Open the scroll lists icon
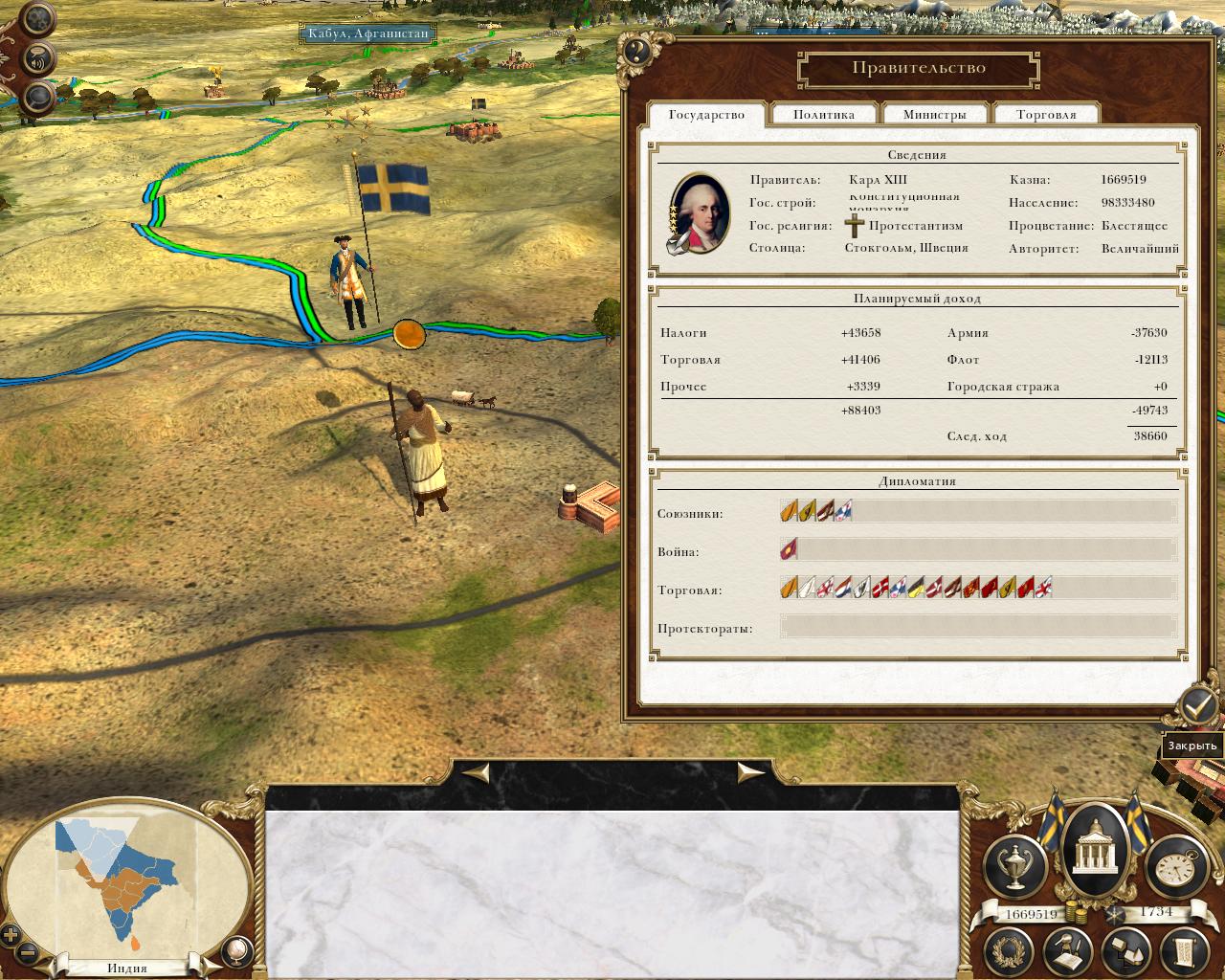Viewport: 1225px width, 980px height. pyautogui.click(x=1184, y=950)
